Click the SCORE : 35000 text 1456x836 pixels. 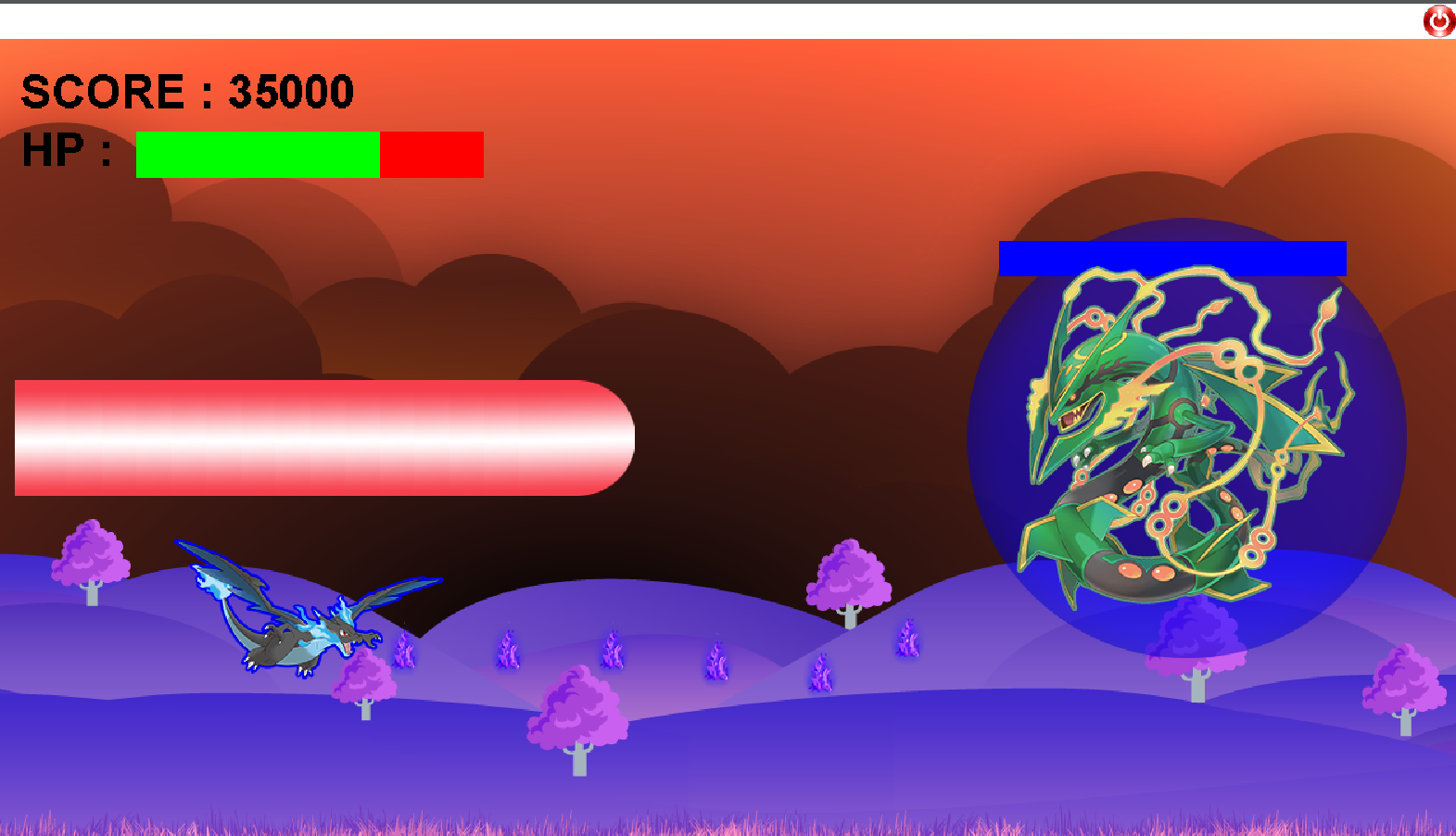185,91
